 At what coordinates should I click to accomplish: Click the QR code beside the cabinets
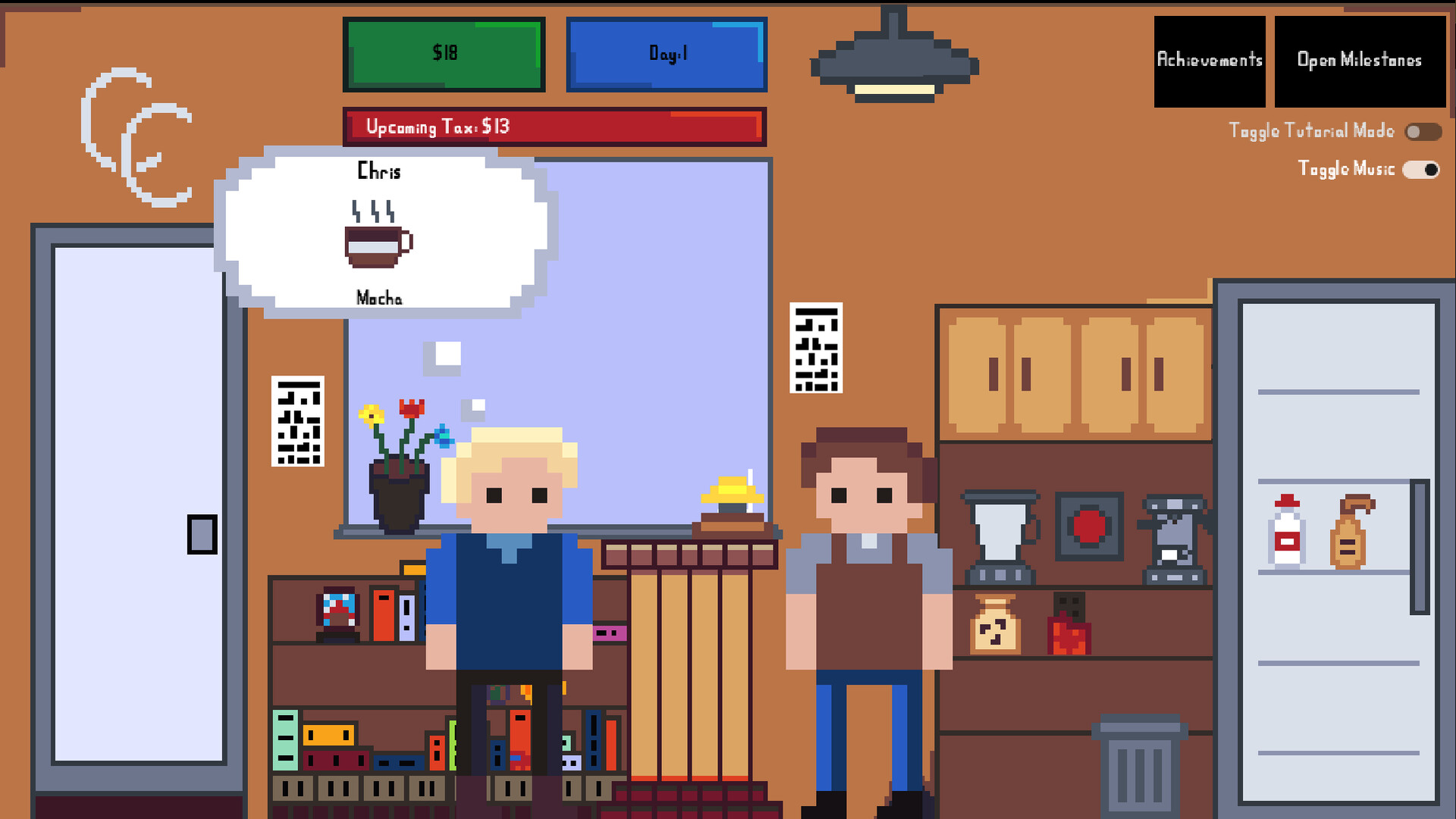coord(817,349)
